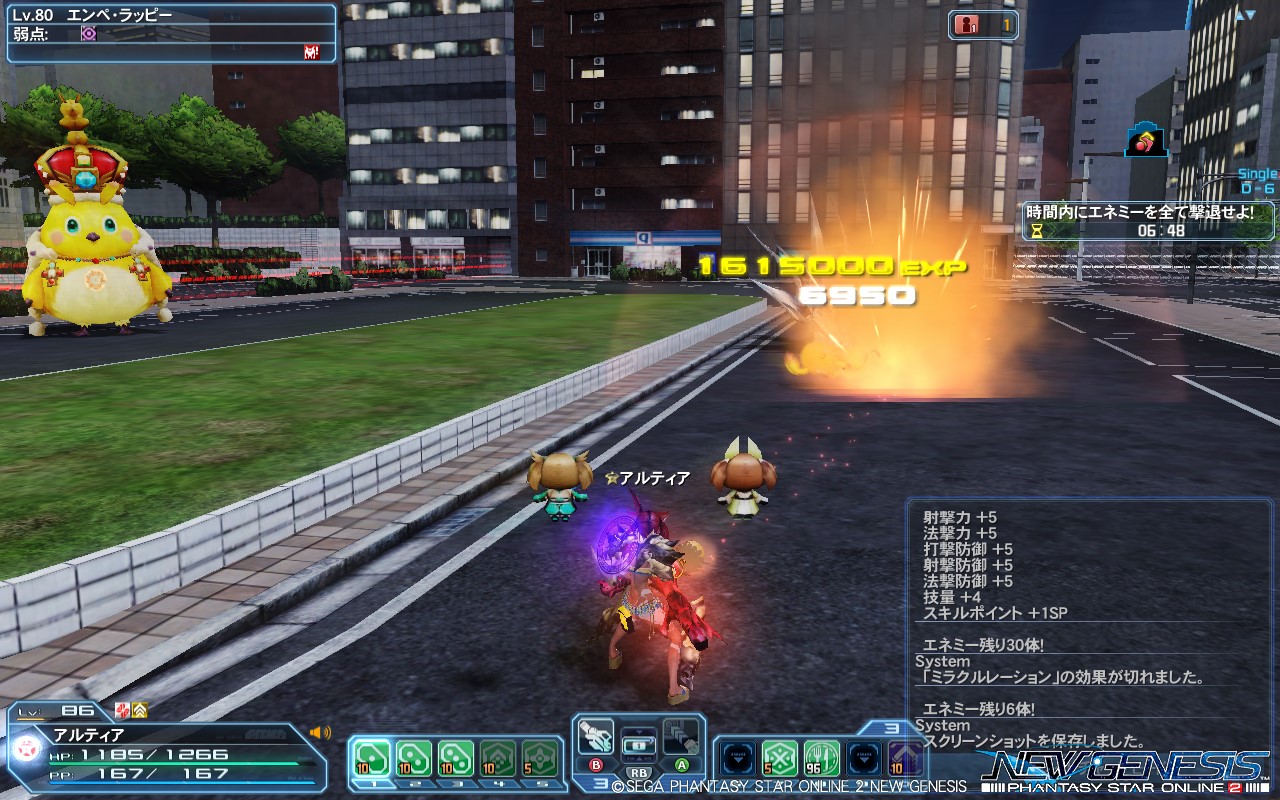Expand the first empty stand-by subpalette slot
1280x800 pixels.
pos(738,758)
